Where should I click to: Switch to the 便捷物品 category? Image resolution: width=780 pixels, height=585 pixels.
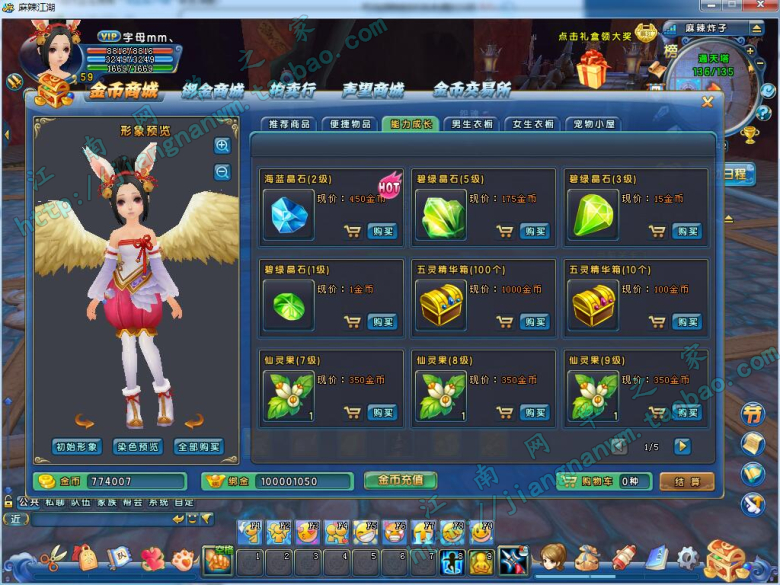(349, 125)
